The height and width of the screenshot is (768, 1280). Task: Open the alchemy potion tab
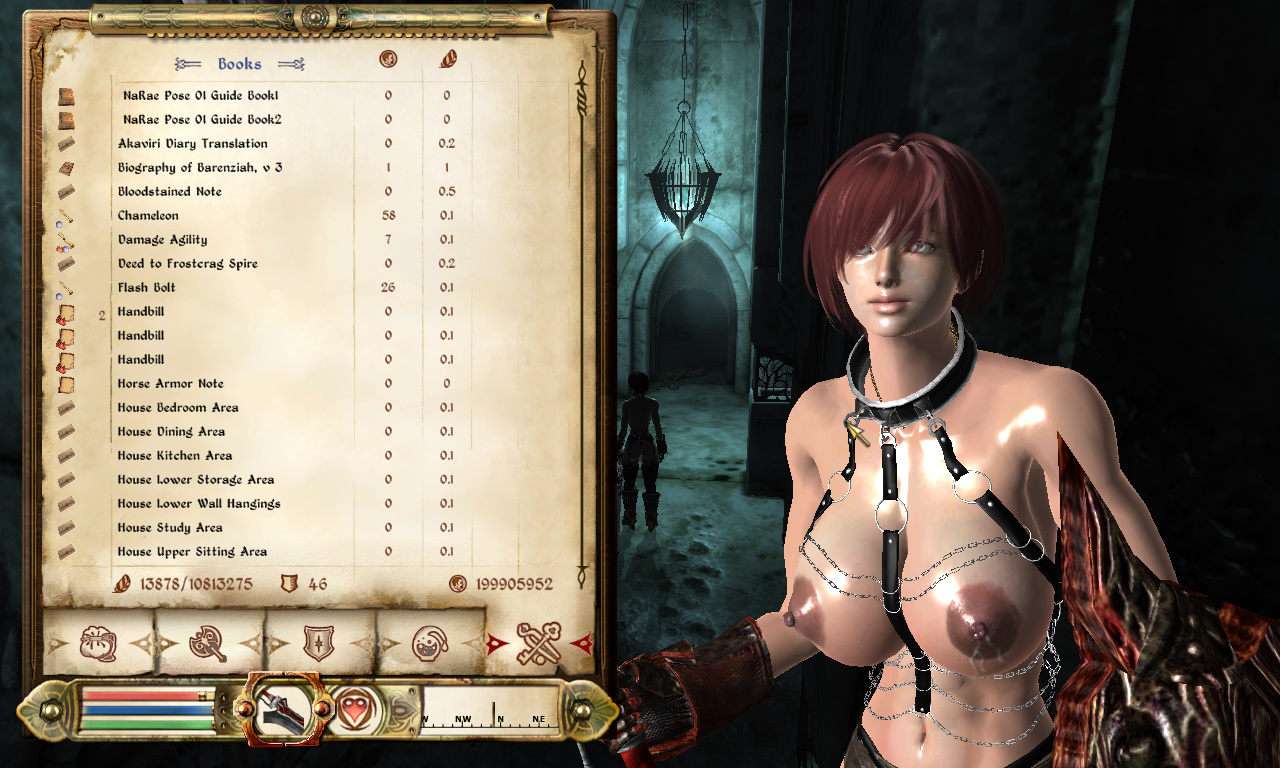click(x=430, y=642)
